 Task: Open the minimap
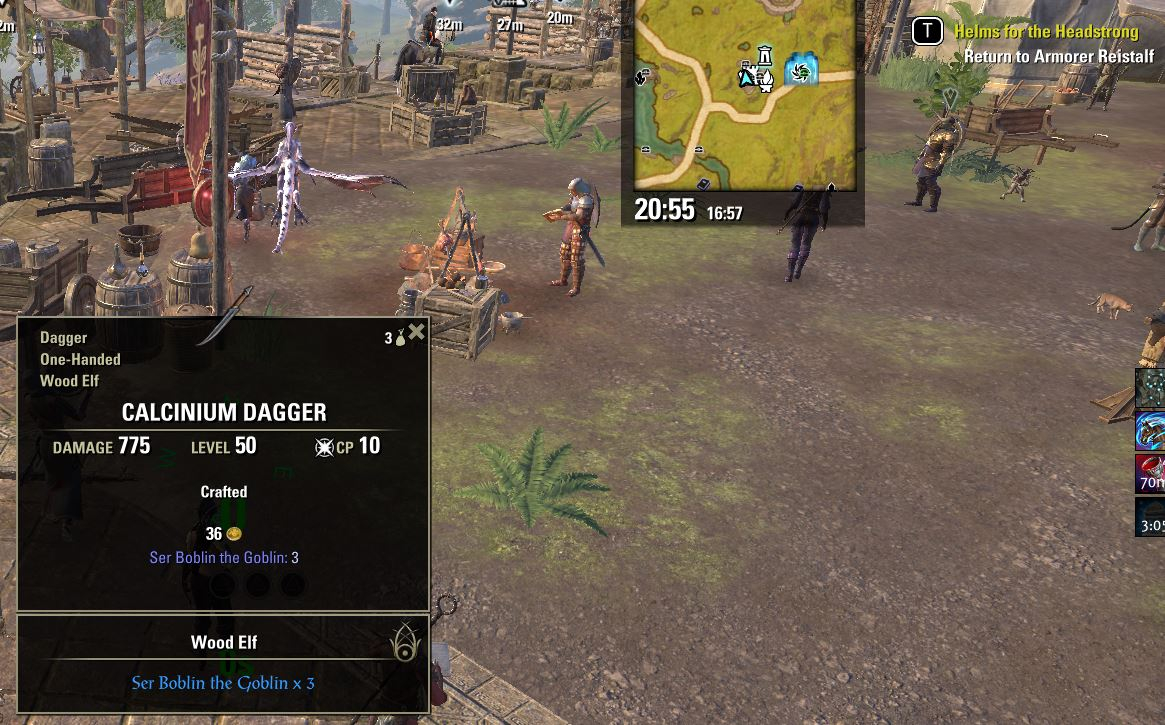[x=744, y=95]
